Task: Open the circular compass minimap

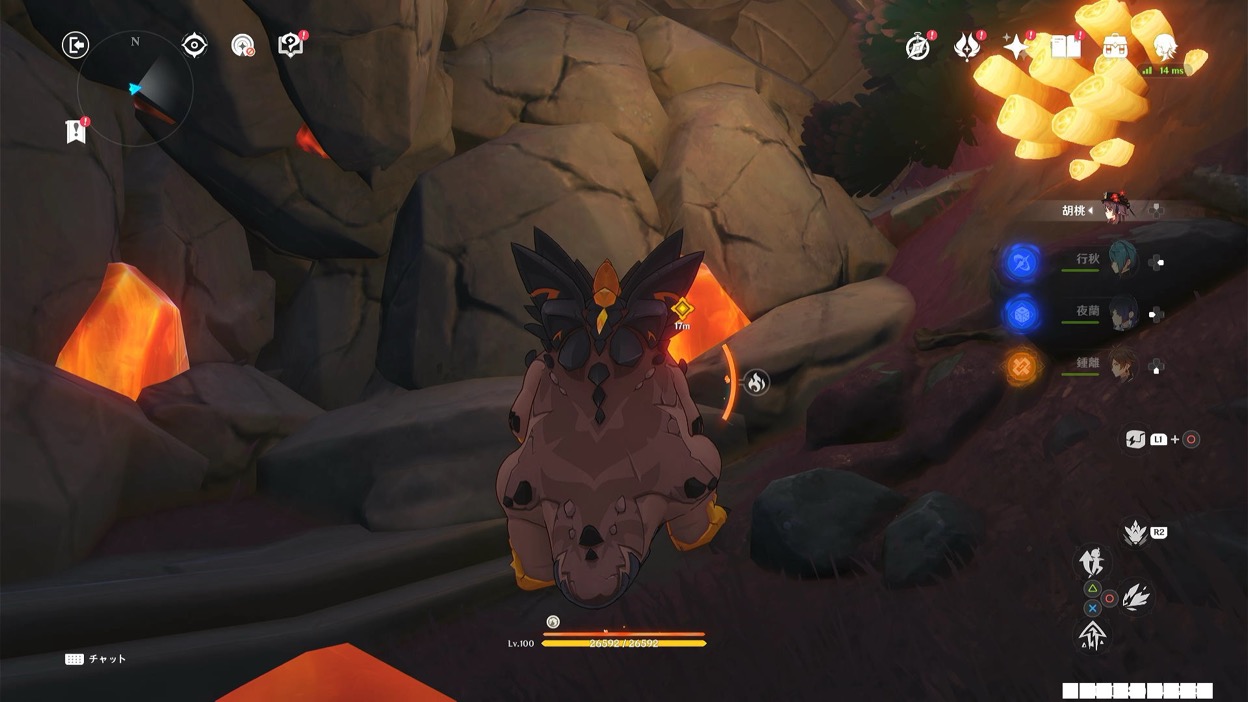Action: coord(135,89)
